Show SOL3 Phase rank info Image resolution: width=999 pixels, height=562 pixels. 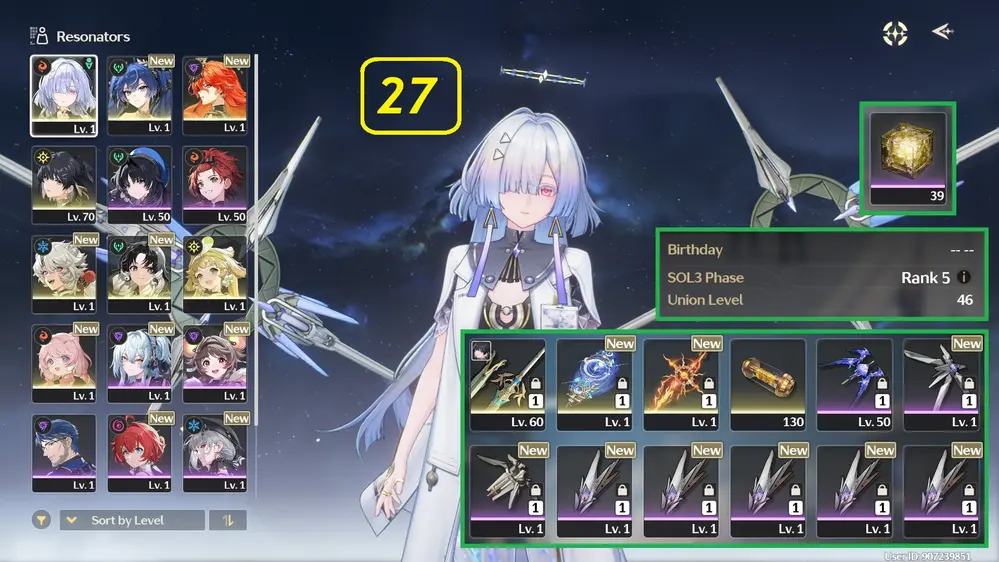coord(964,277)
